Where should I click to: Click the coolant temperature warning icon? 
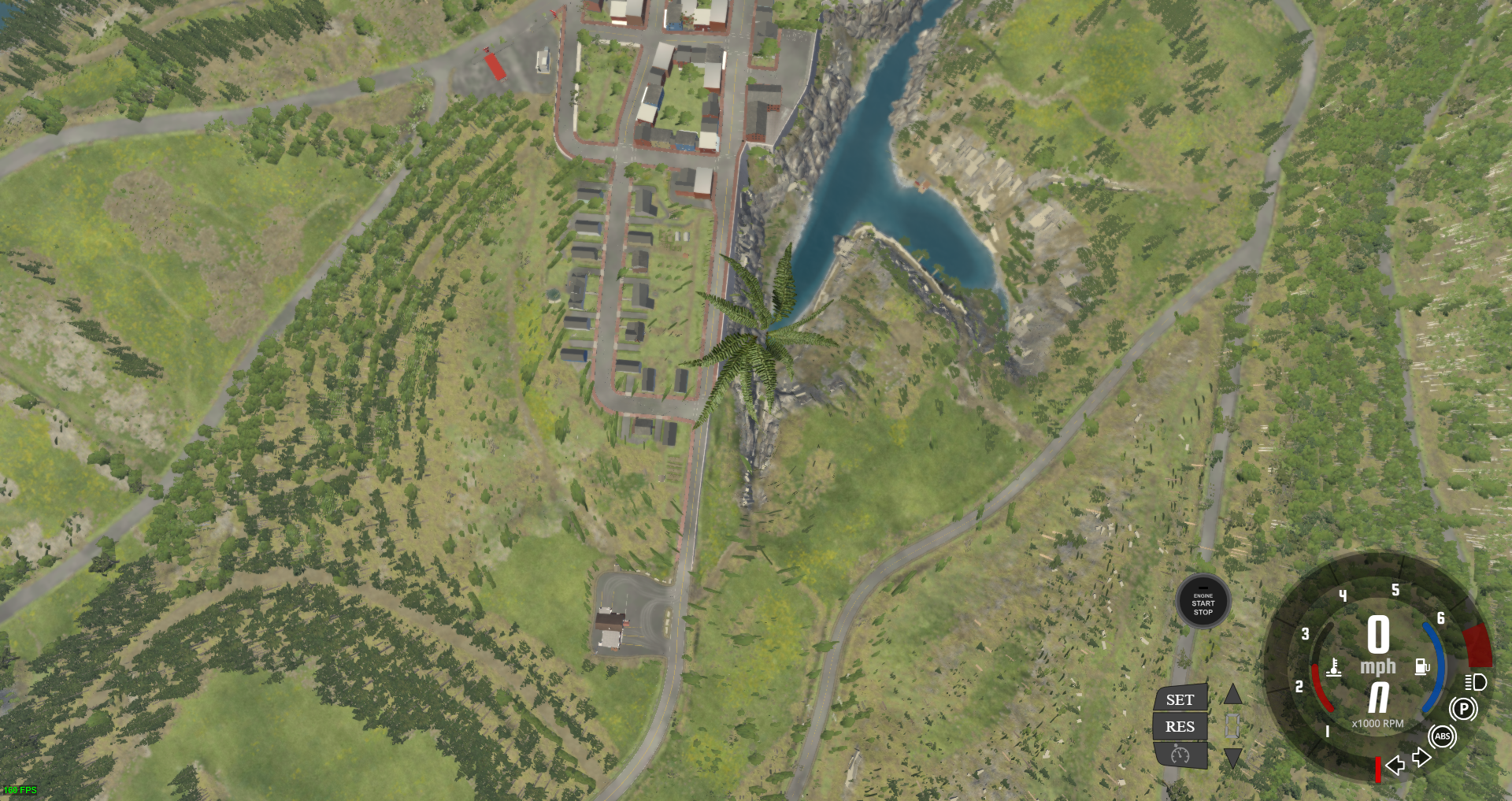(x=1334, y=667)
